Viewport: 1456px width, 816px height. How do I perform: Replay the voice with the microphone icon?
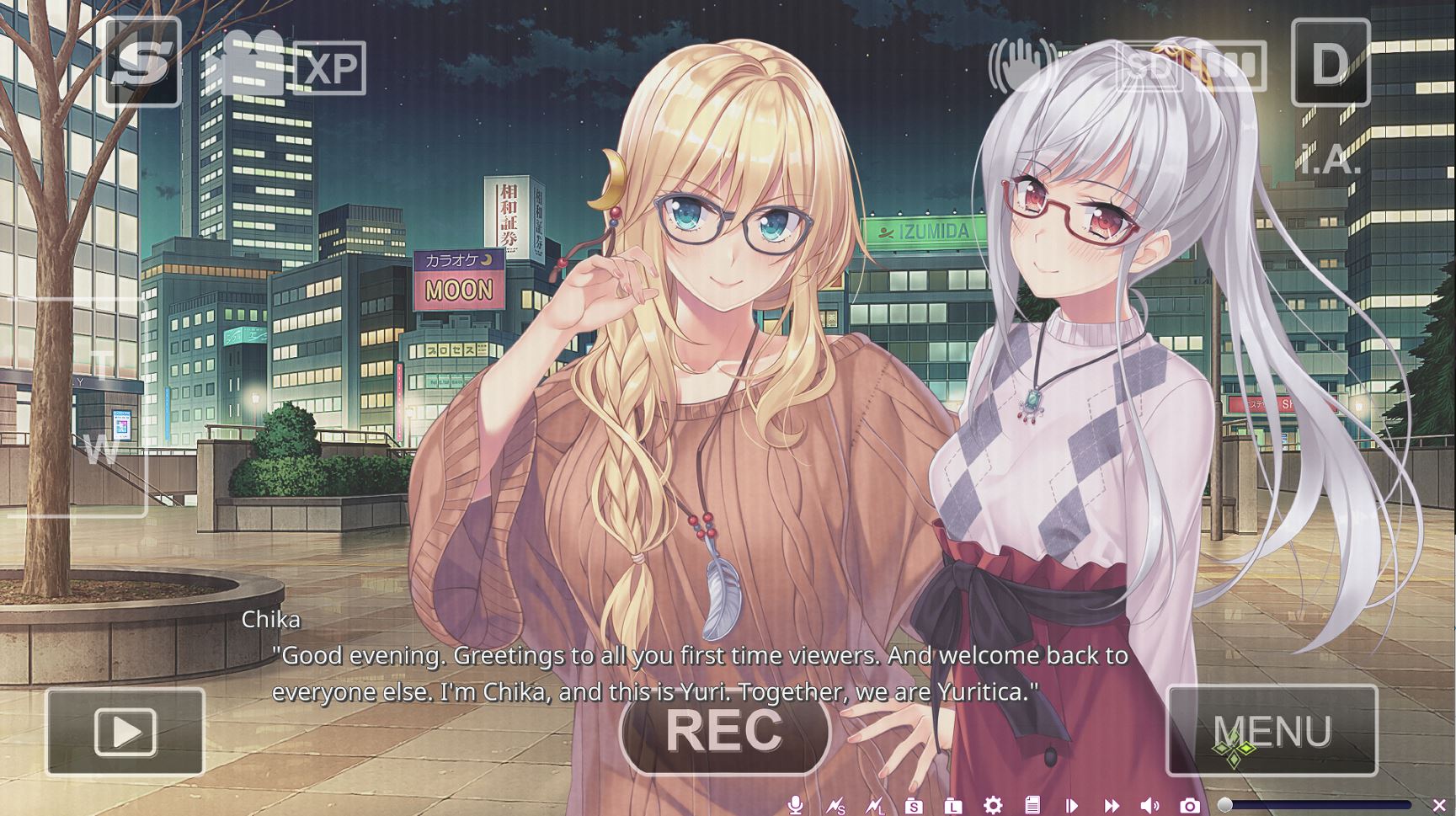coord(794,805)
